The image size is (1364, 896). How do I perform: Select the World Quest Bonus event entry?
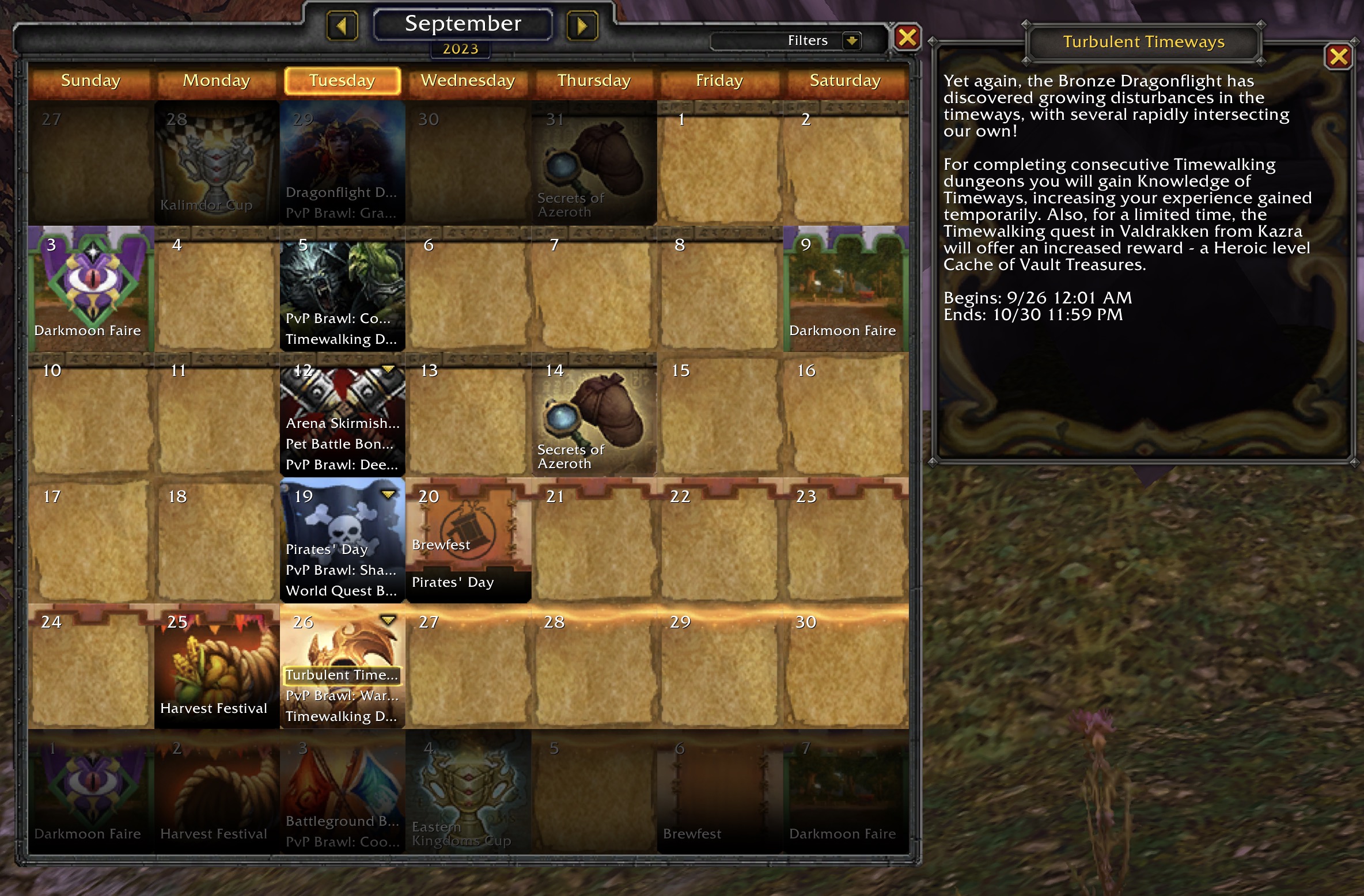[x=341, y=591]
